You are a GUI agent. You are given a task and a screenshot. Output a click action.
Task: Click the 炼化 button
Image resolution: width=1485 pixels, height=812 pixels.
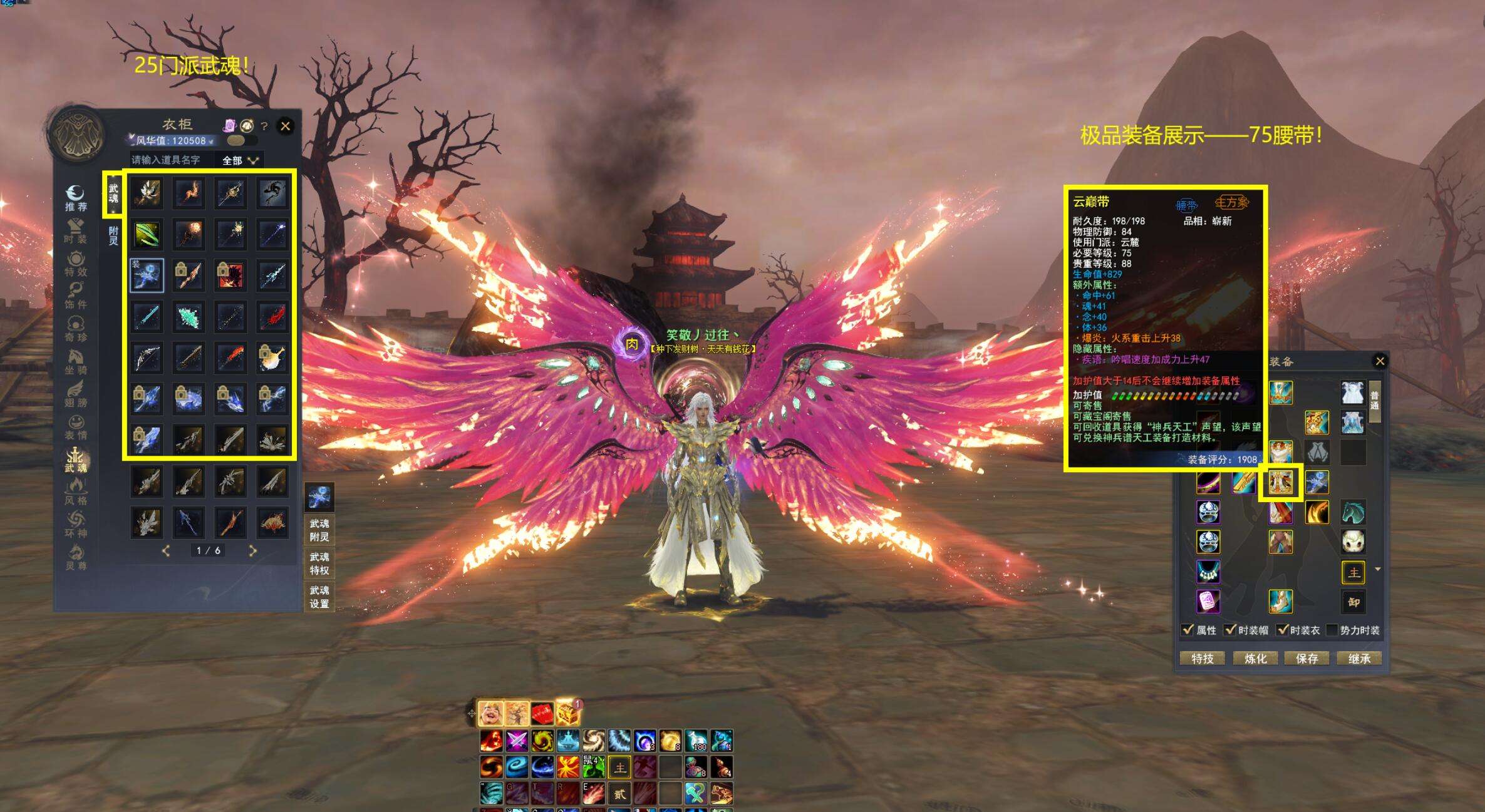click(1255, 659)
